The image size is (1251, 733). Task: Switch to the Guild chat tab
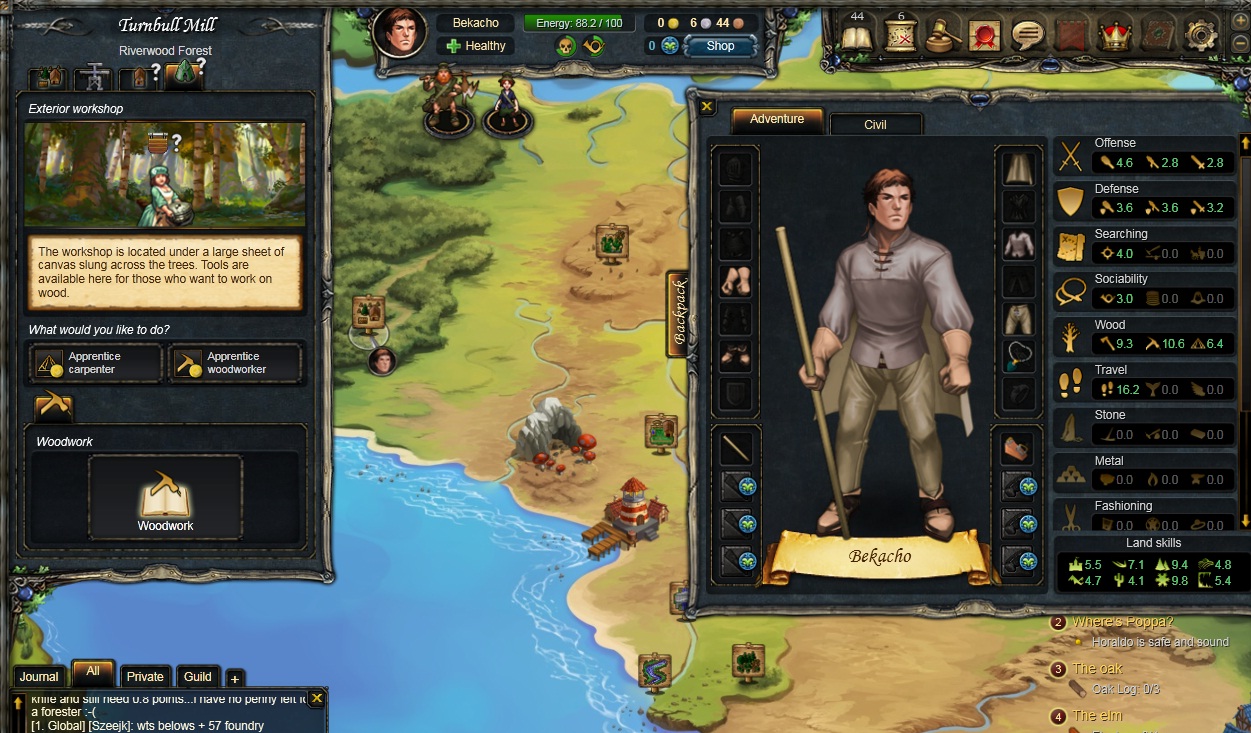[x=198, y=677]
